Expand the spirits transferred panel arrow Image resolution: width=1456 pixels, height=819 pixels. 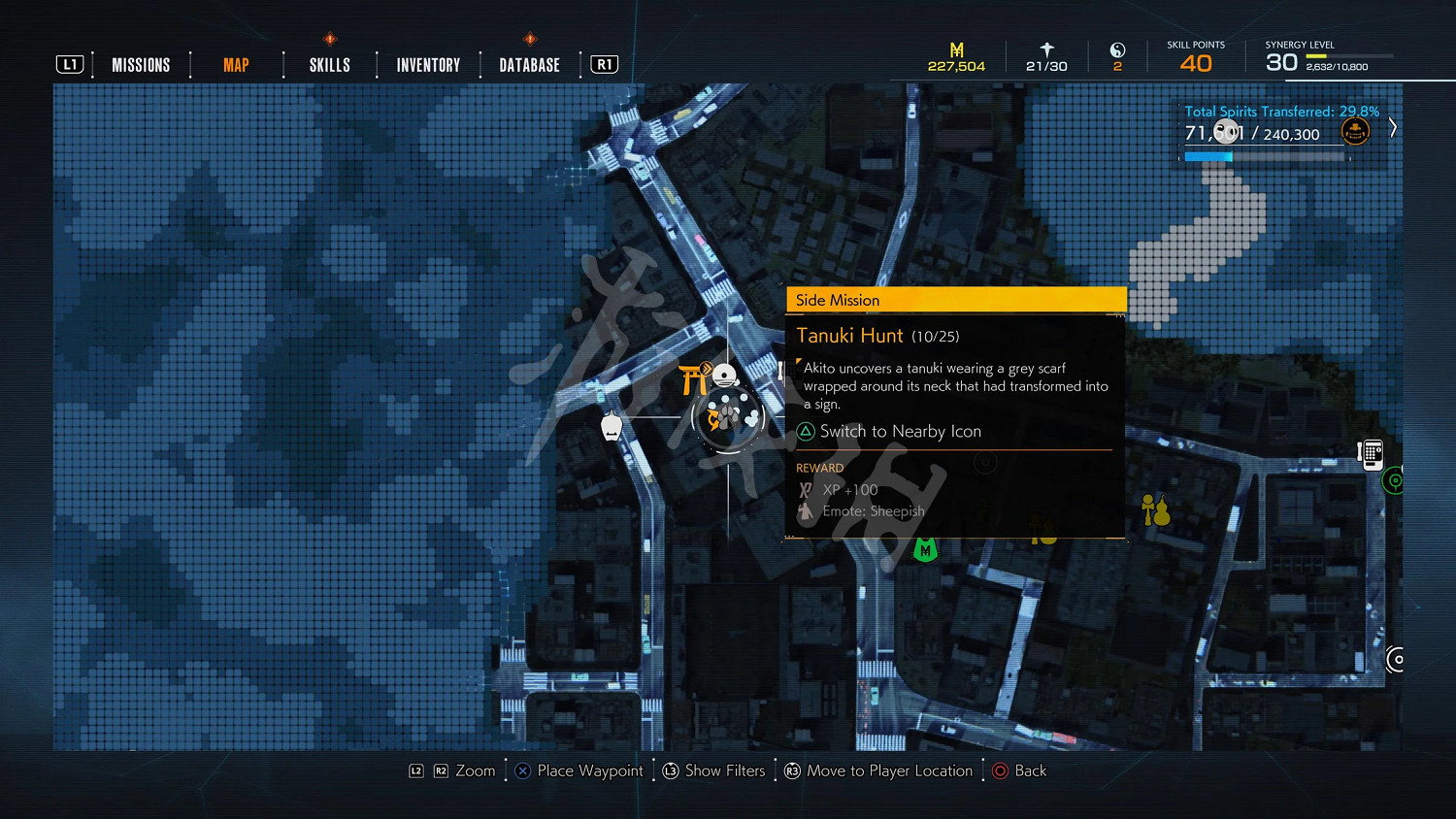pos(1393,128)
